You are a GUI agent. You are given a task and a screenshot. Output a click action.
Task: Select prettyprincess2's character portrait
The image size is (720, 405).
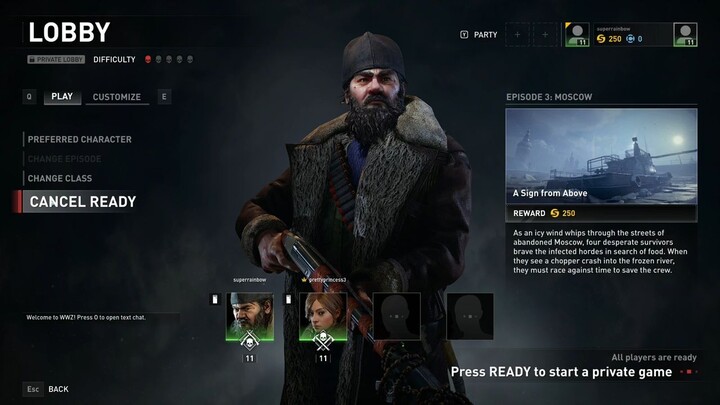323,316
